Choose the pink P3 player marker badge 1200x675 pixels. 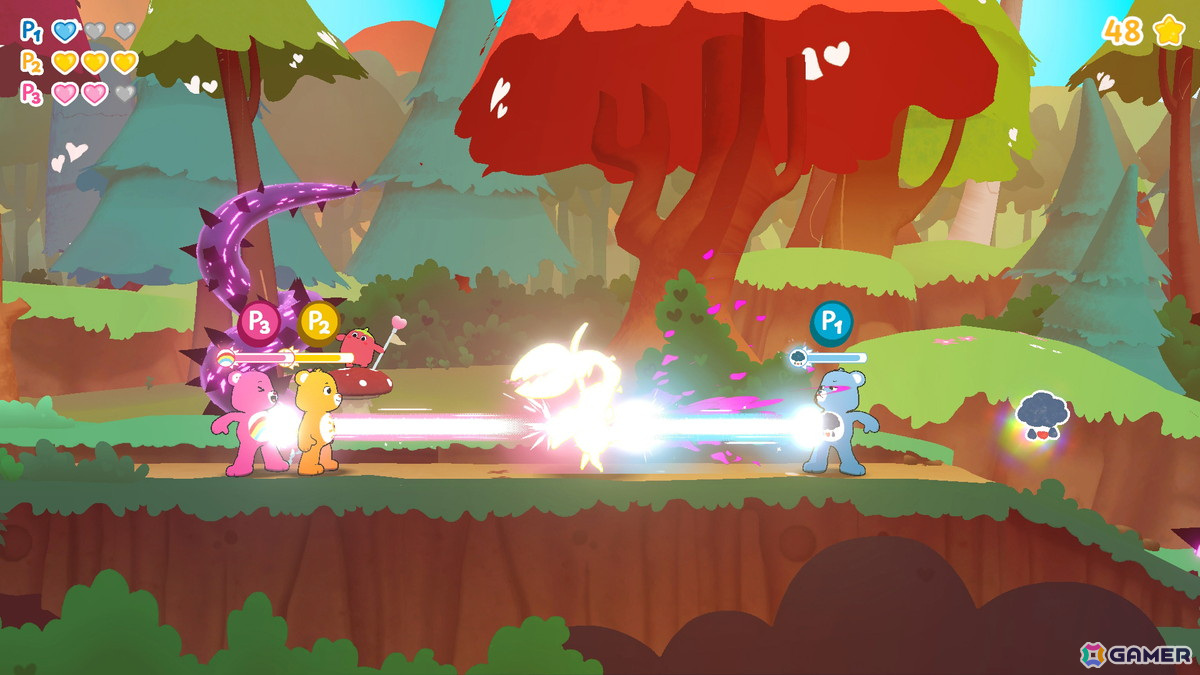coord(259,322)
